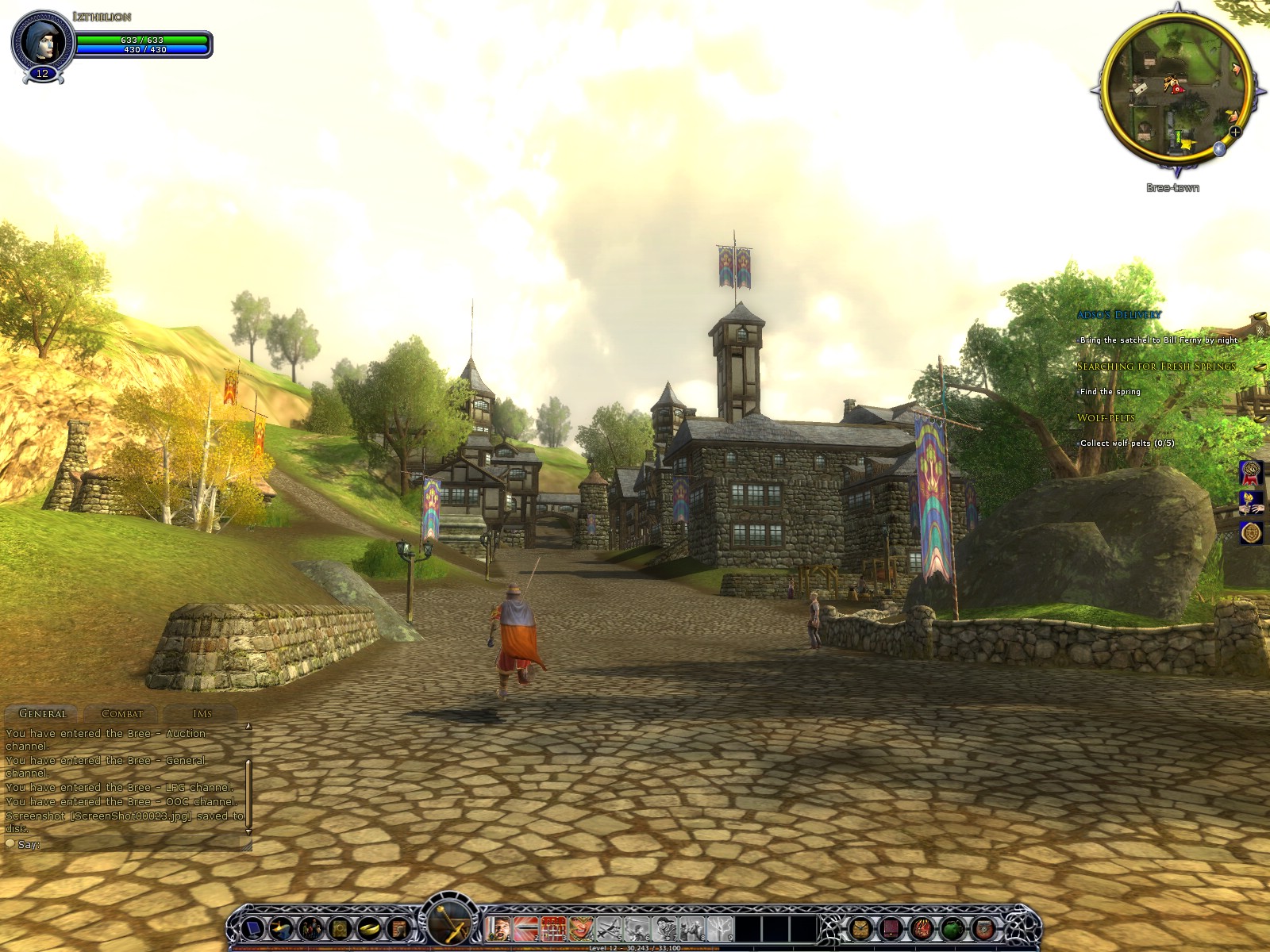Screen dimensions: 1270x952
Task: Select the Adso's Delivery quest tracker entry
Action: [1118, 315]
